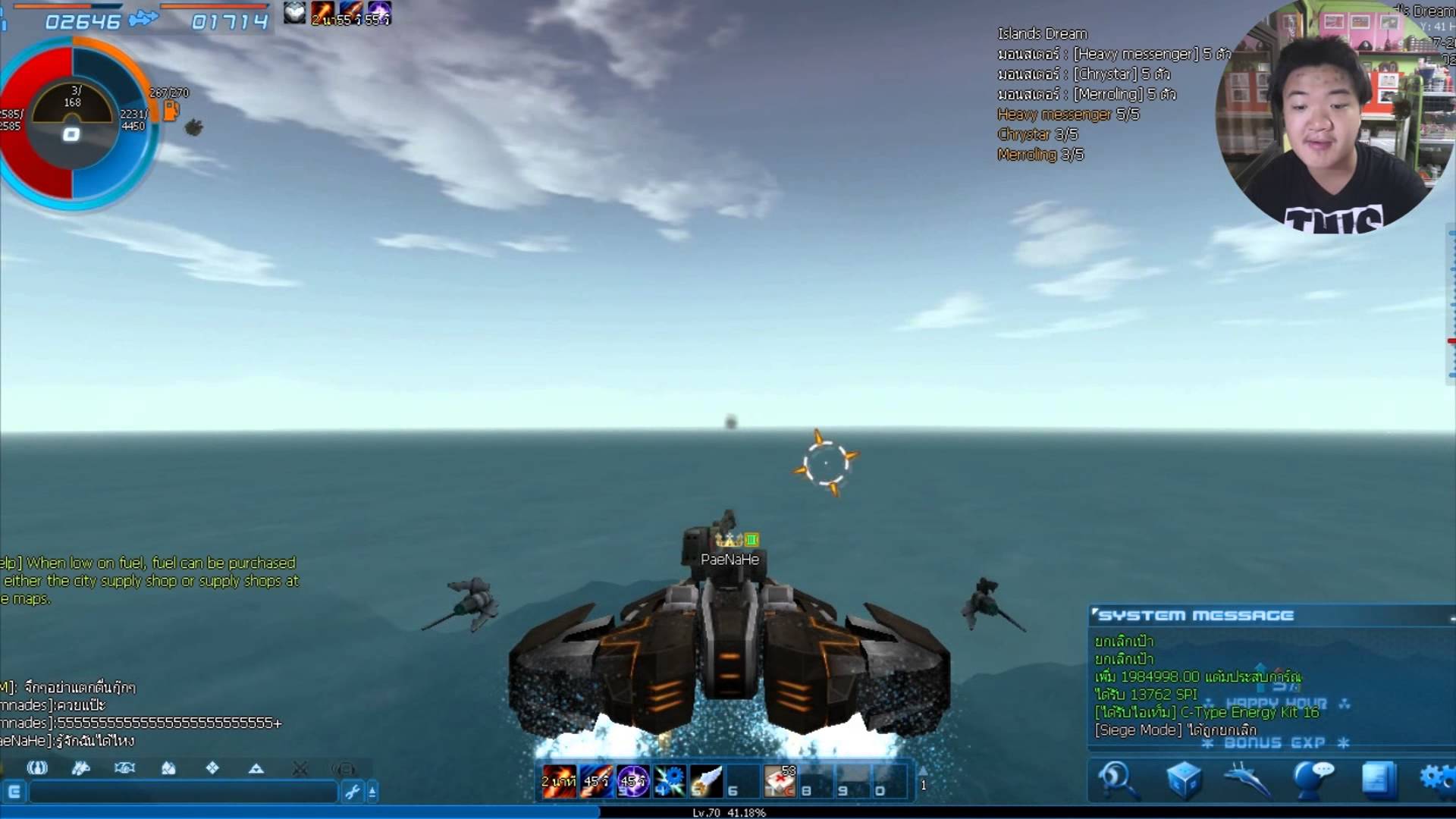Click the Chrystar 3/5 mission objective

pos(1037,134)
